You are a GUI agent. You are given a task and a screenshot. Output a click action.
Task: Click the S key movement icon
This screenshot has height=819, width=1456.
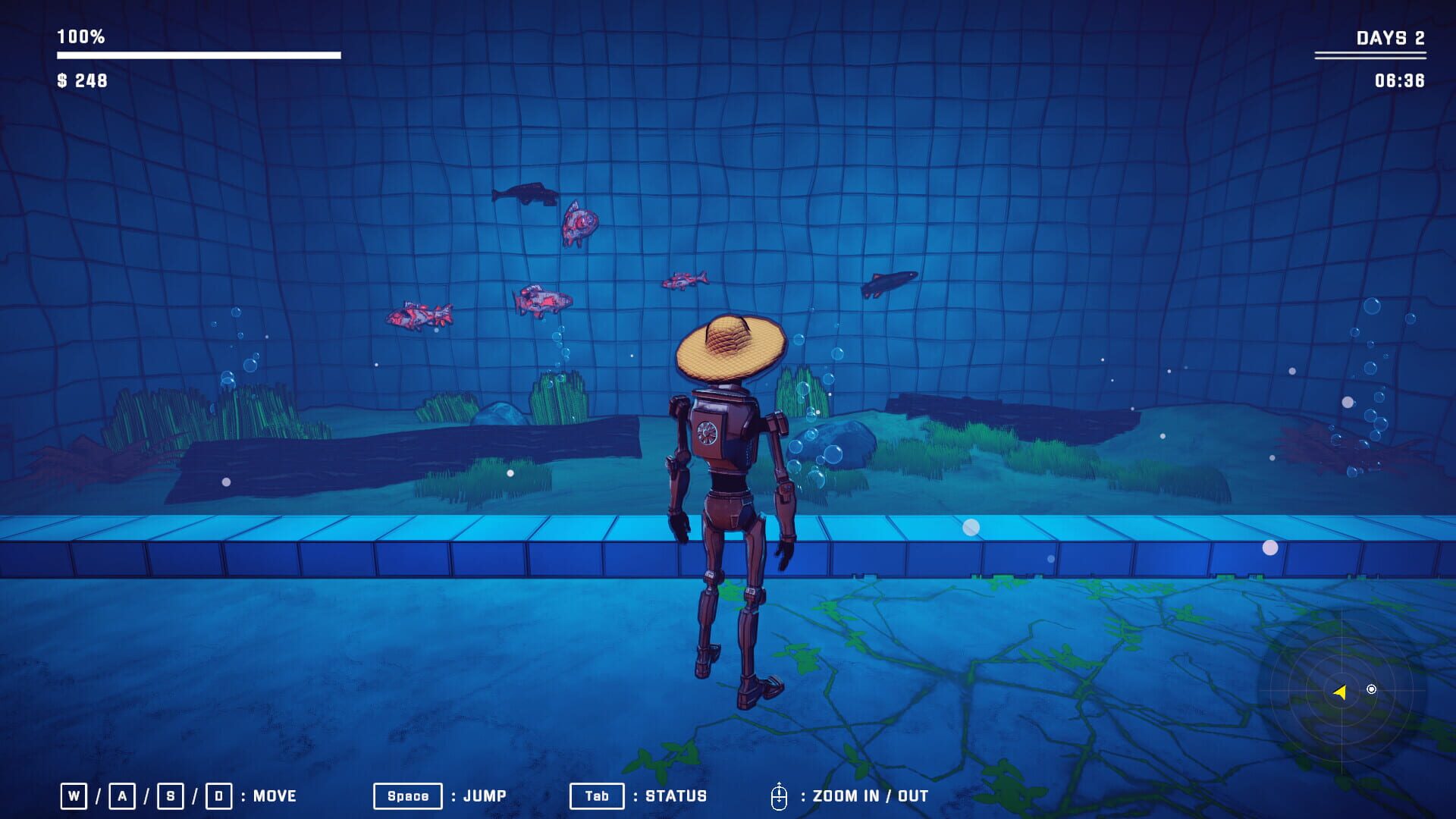point(171,795)
